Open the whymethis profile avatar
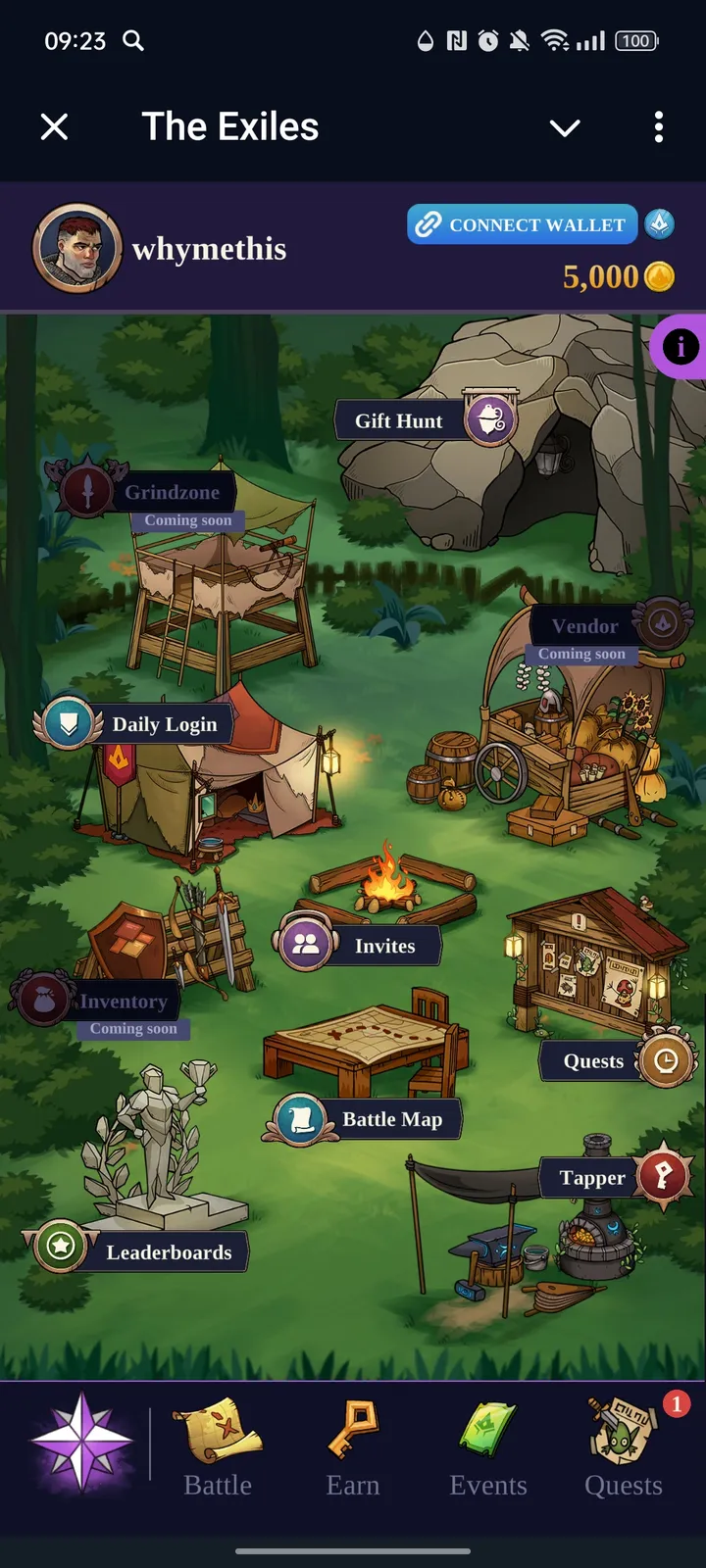706x1568 pixels. click(77, 249)
